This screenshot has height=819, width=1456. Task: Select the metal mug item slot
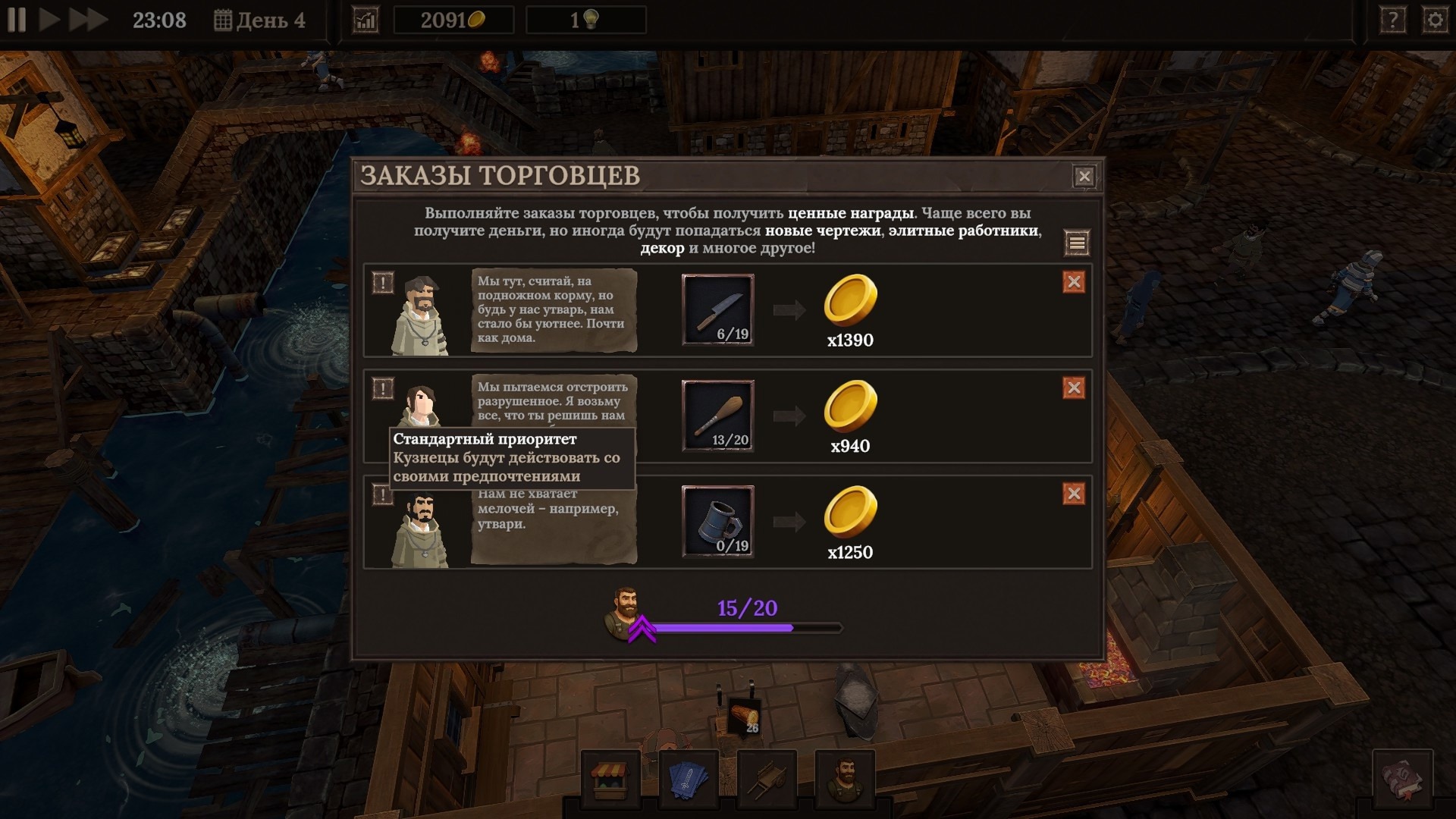[x=717, y=522]
